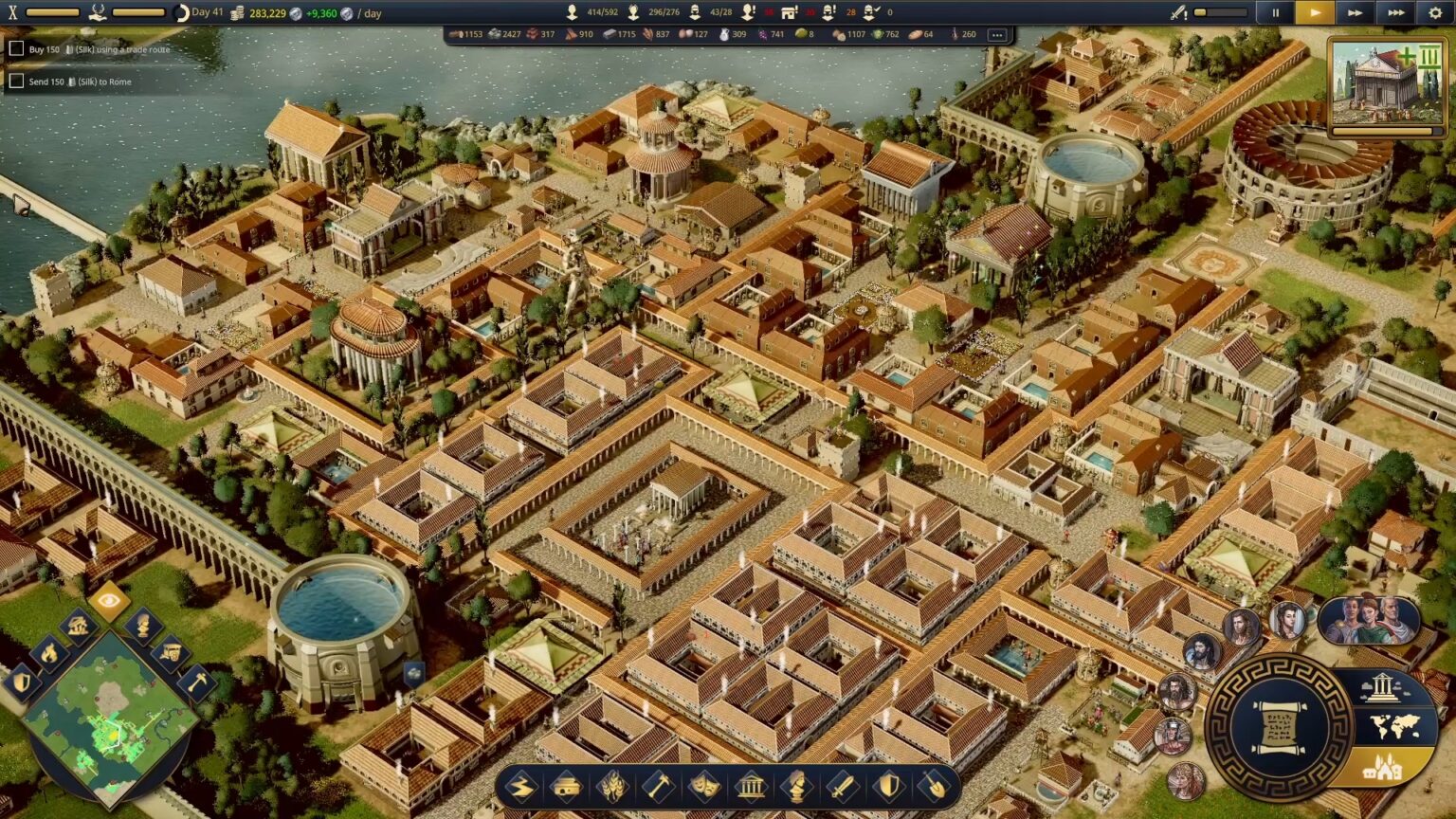This screenshot has width=1456, height=819.
Task: Select the wheat food category in bottom toolbar
Action: click(x=613, y=787)
